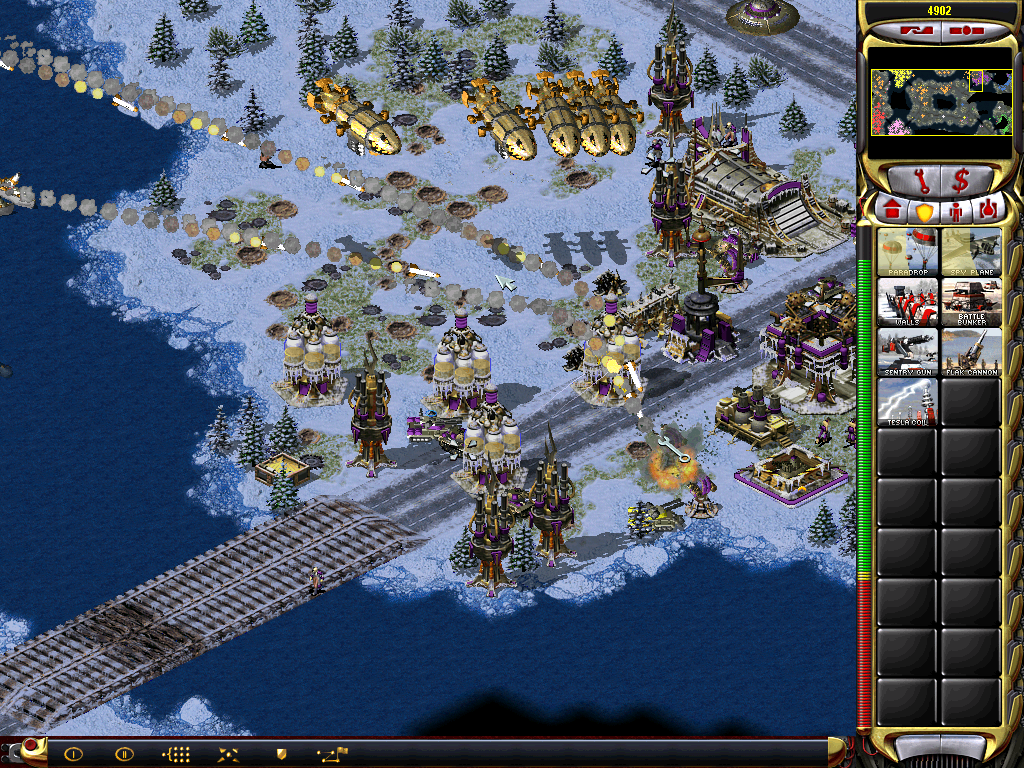Toggle guard mode shield icon
The height and width of the screenshot is (768, 1024).
pyautogui.click(x=281, y=754)
